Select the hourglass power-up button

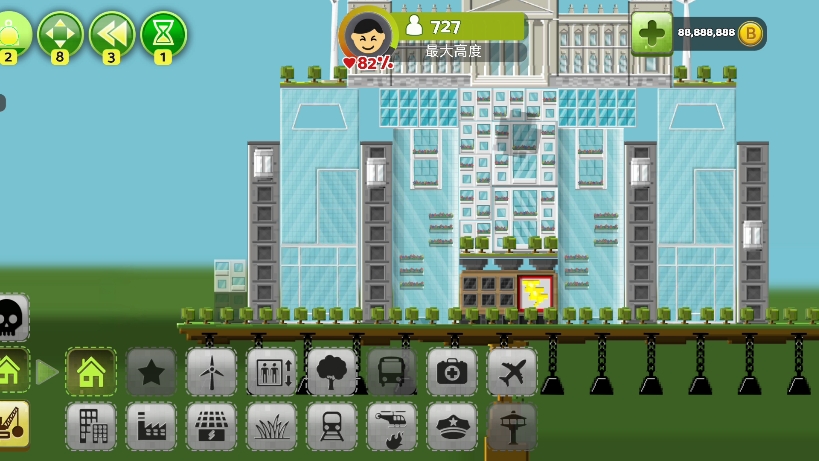coord(163,34)
